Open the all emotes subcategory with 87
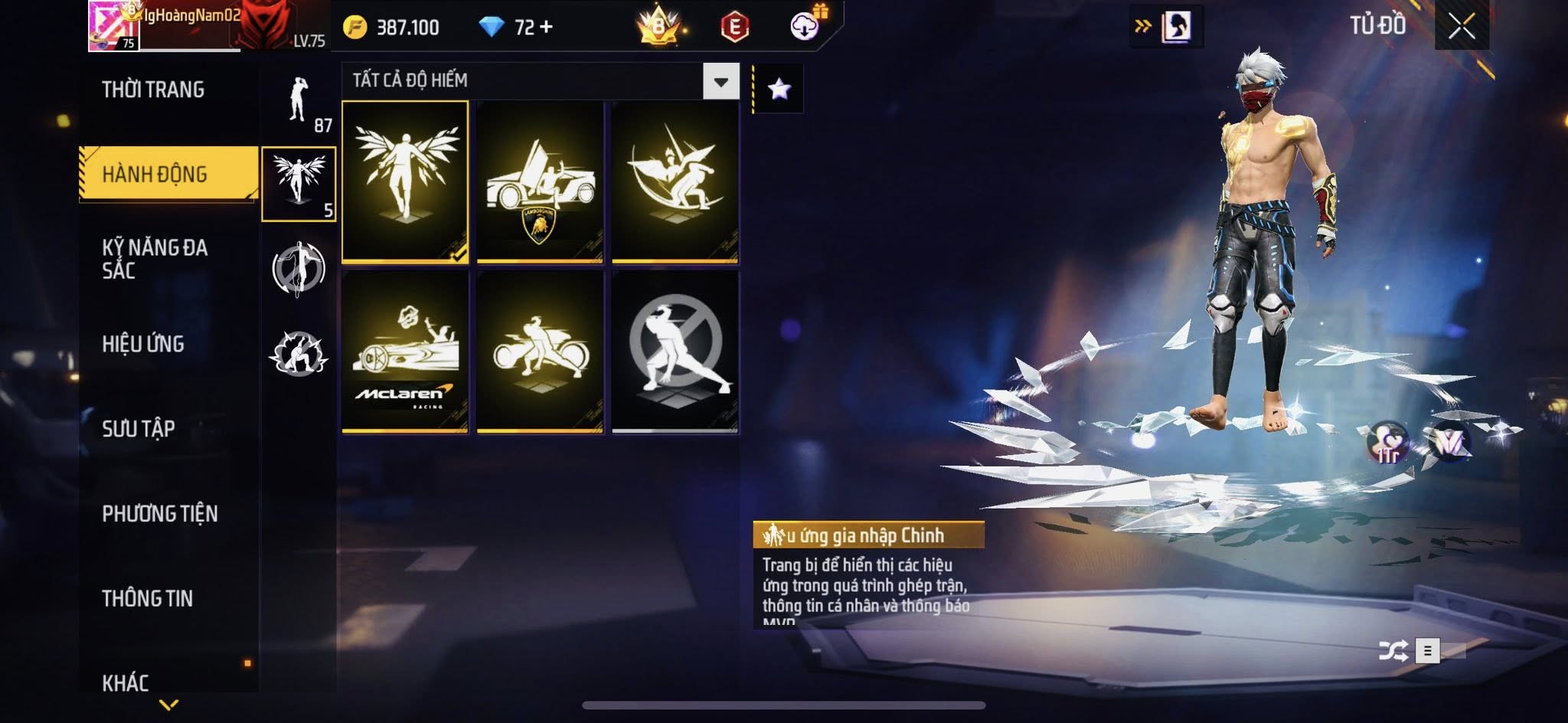This screenshot has height=723, width=1568. tap(299, 102)
